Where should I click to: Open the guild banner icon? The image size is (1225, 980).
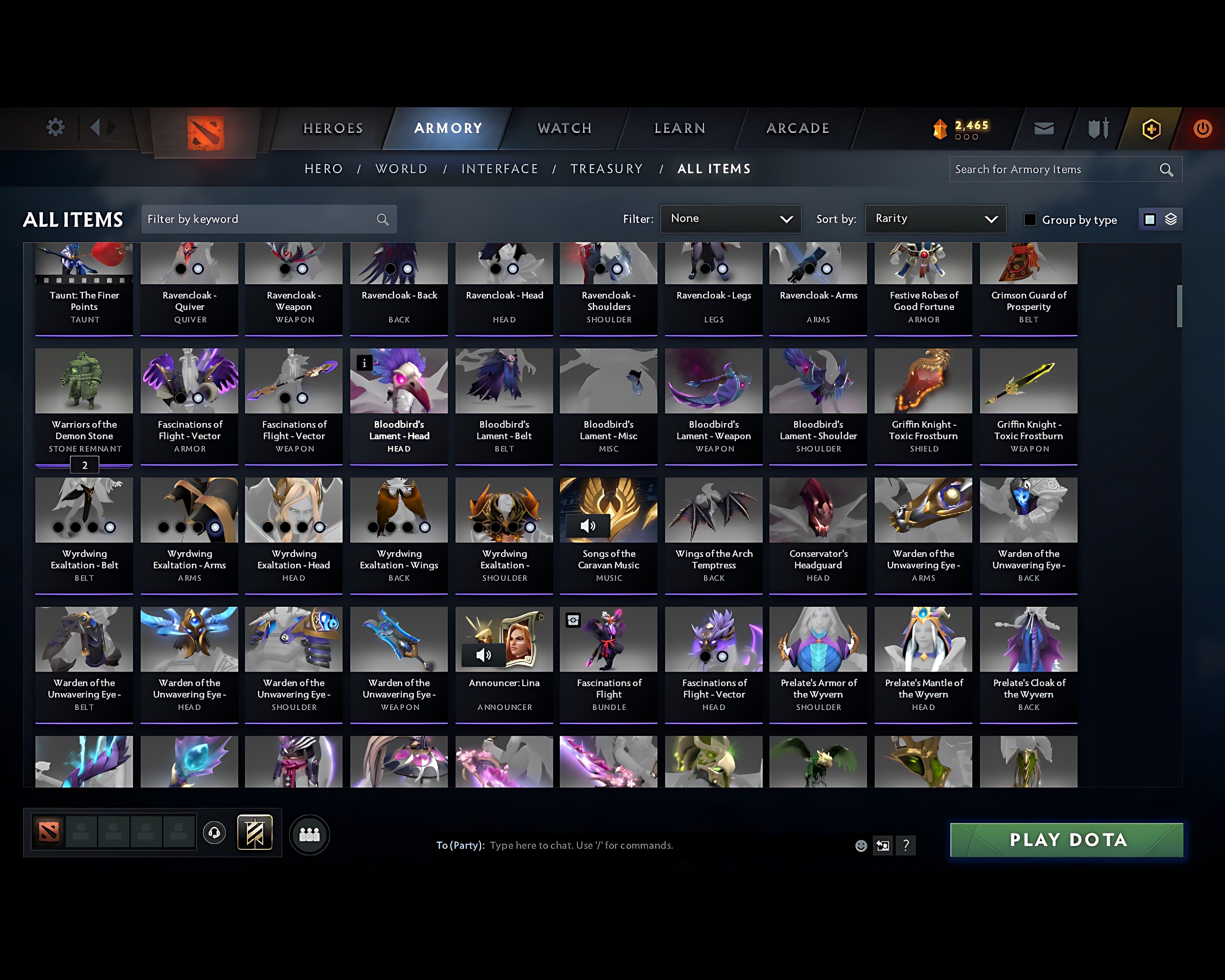[x=255, y=833]
